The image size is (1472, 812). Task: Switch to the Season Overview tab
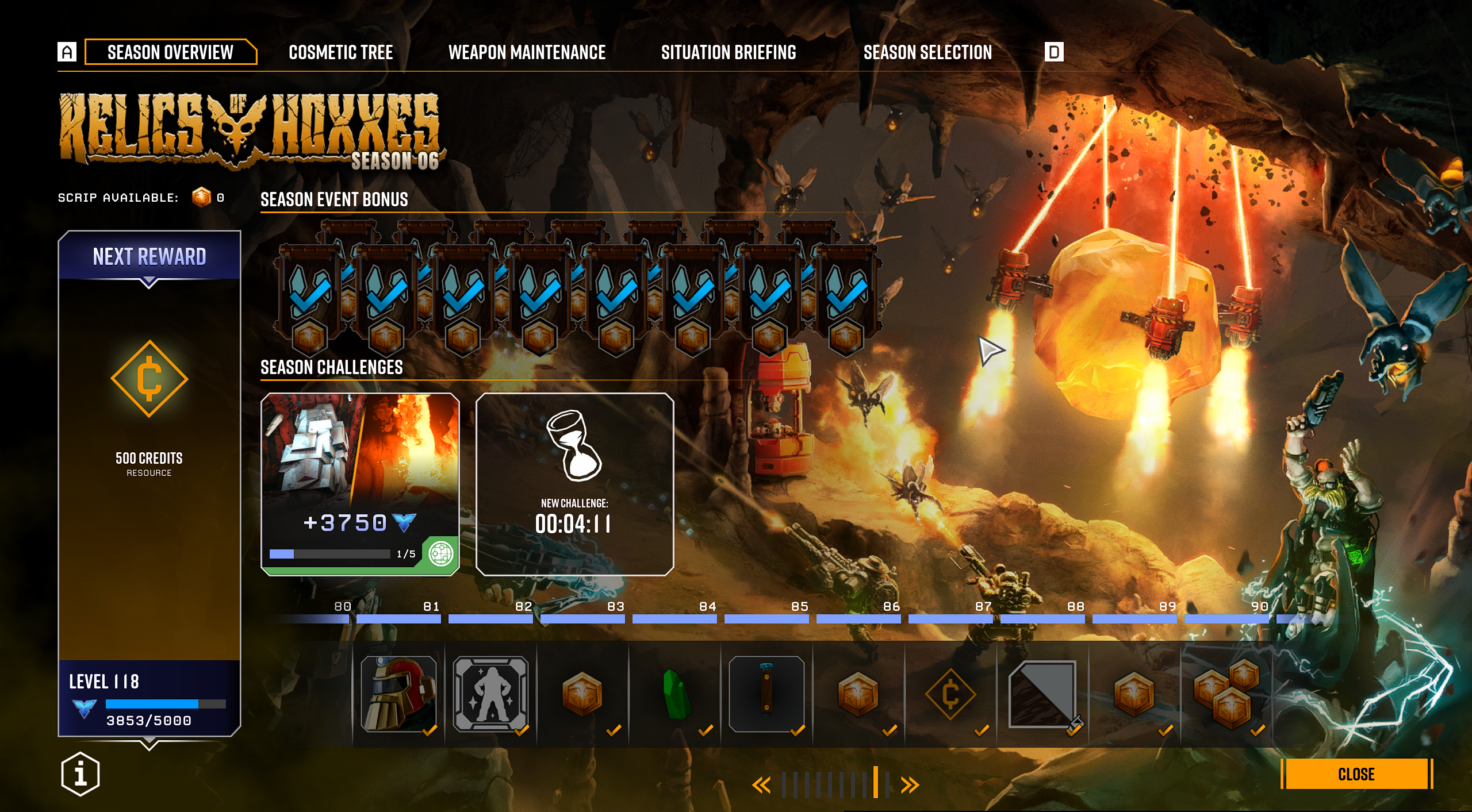(170, 52)
